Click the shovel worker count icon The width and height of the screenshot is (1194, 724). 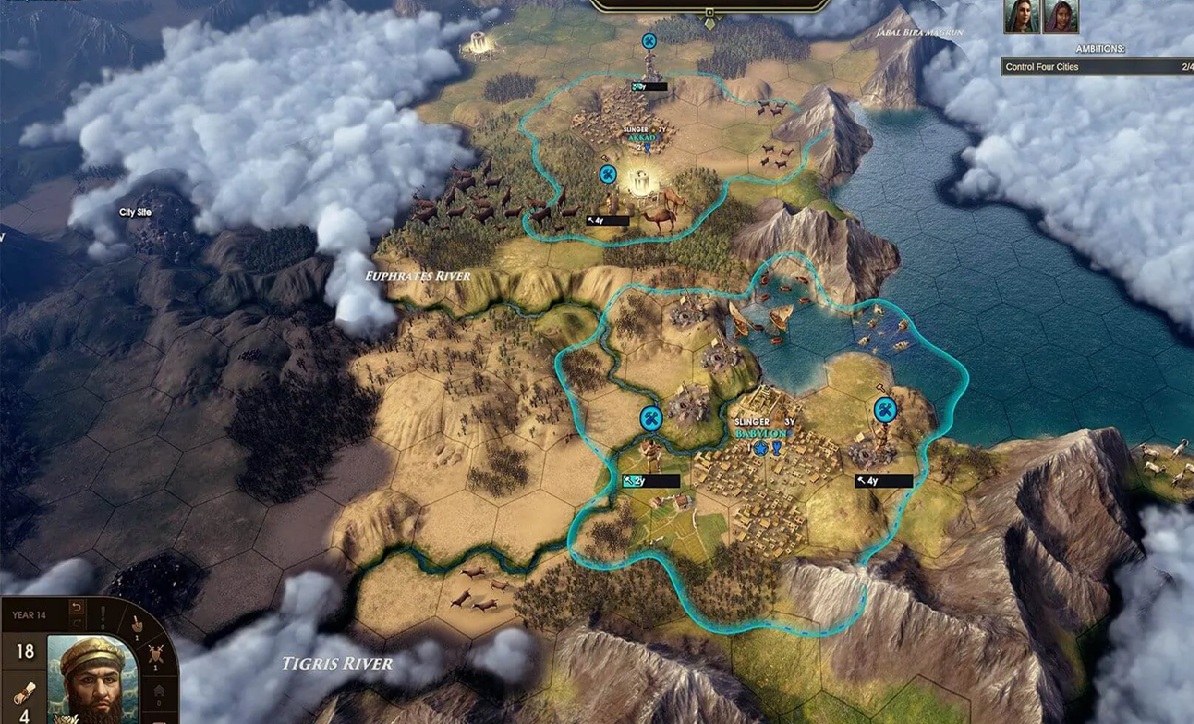pyautogui.click(x=137, y=621)
